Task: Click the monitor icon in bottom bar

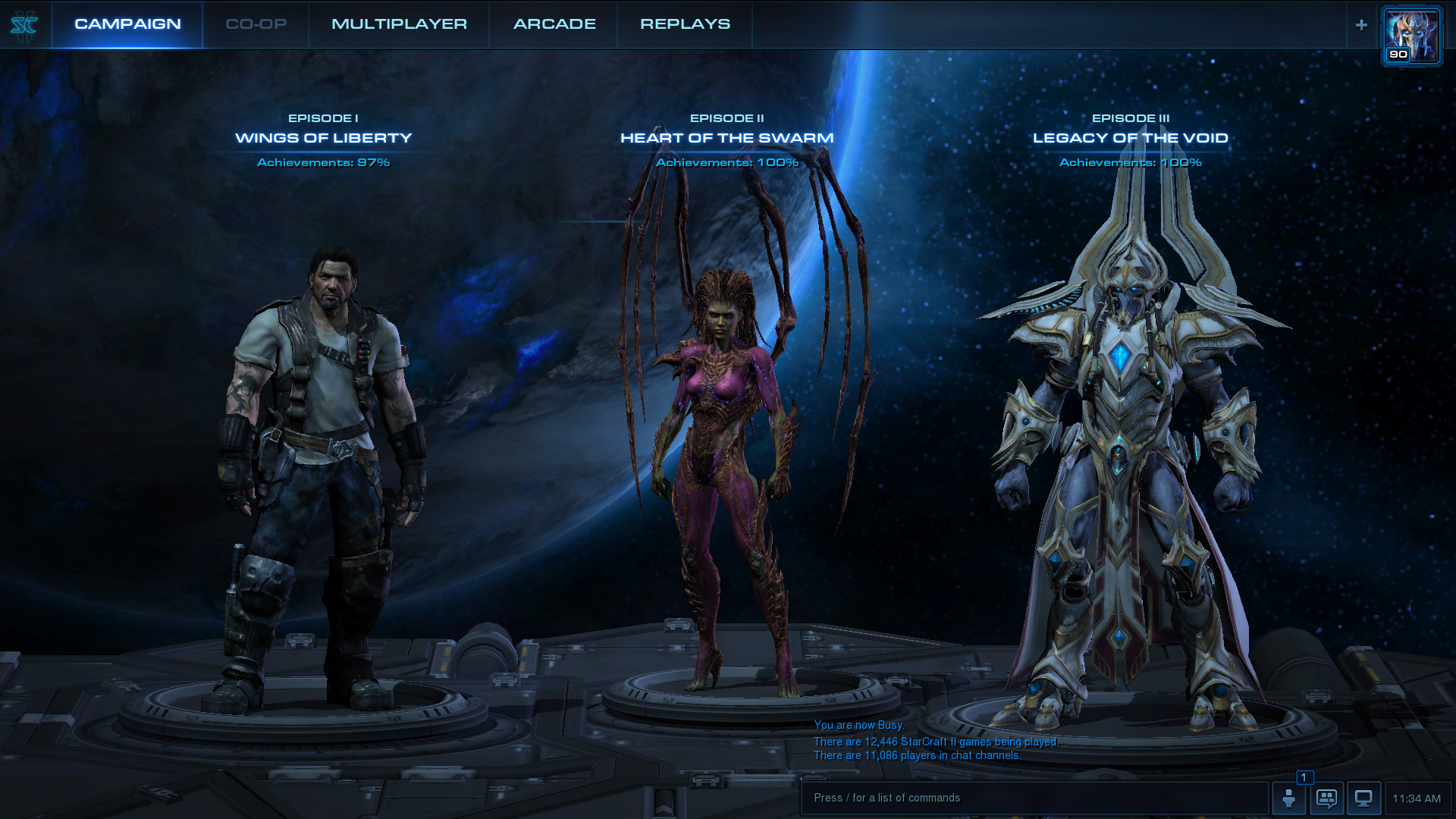Action: coord(1363,799)
